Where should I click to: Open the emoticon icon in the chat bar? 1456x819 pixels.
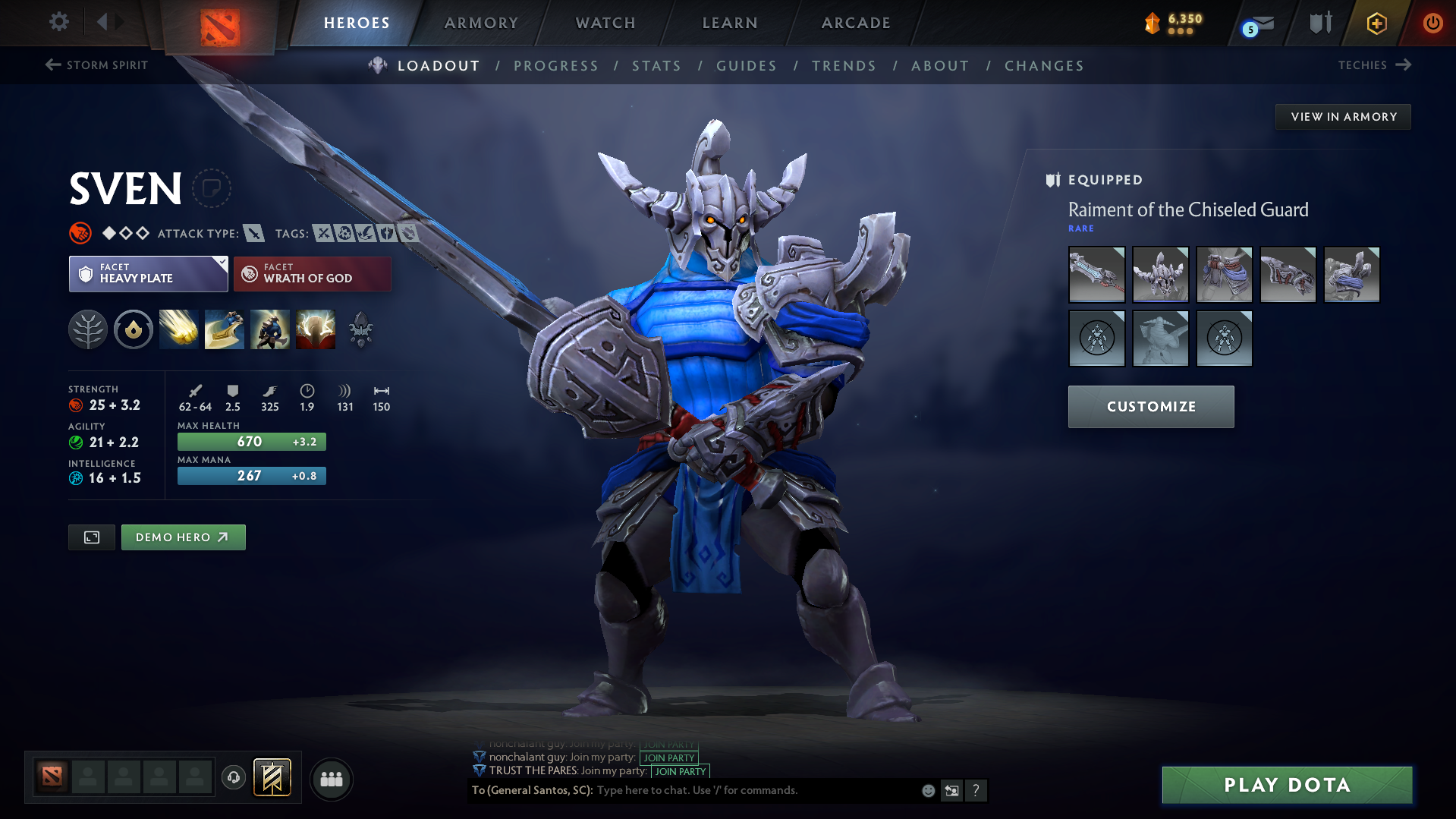927,790
